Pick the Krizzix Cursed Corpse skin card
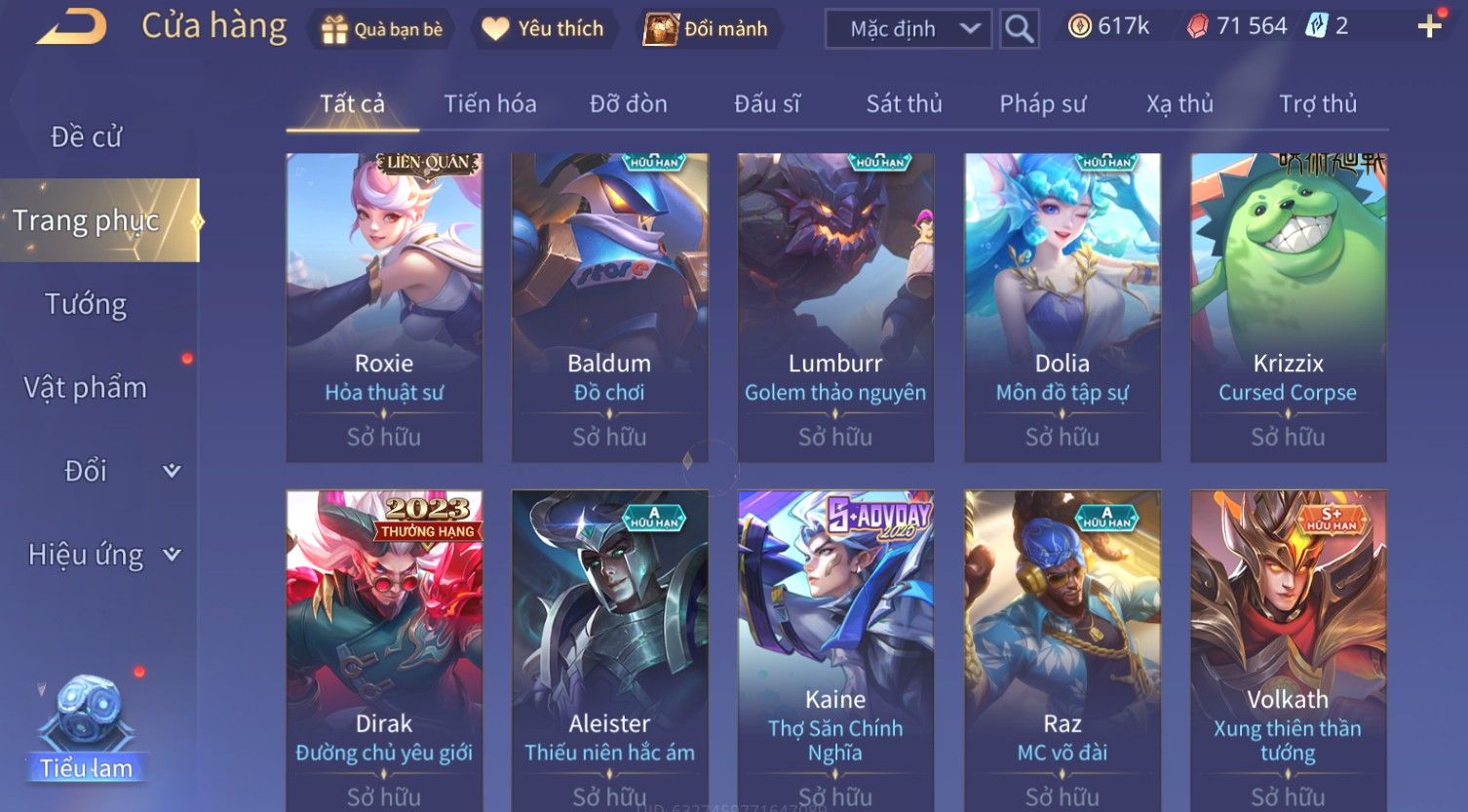Screen dimensions: 1468x812 (1288, 306)
